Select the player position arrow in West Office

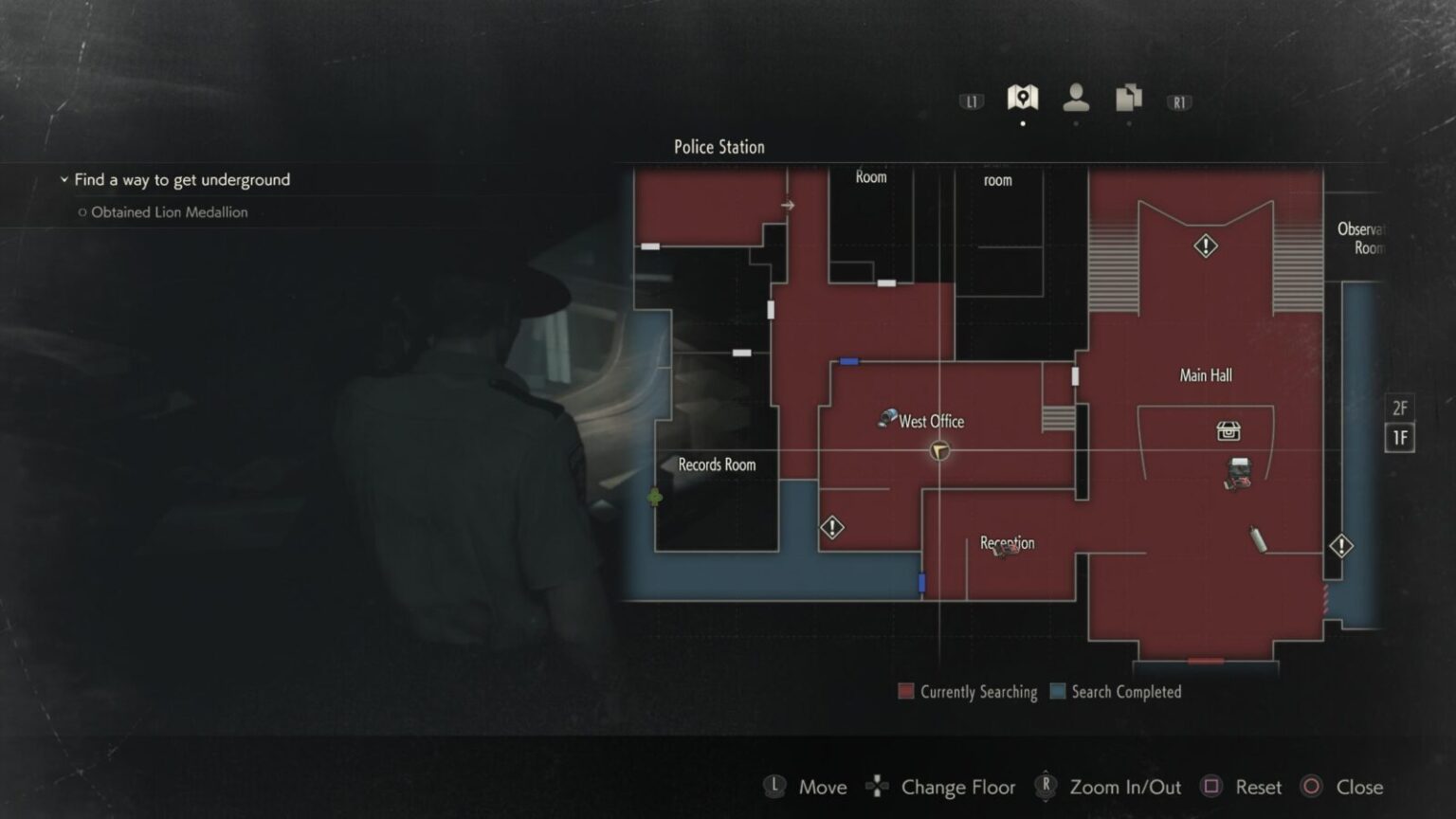coord(937,452)
